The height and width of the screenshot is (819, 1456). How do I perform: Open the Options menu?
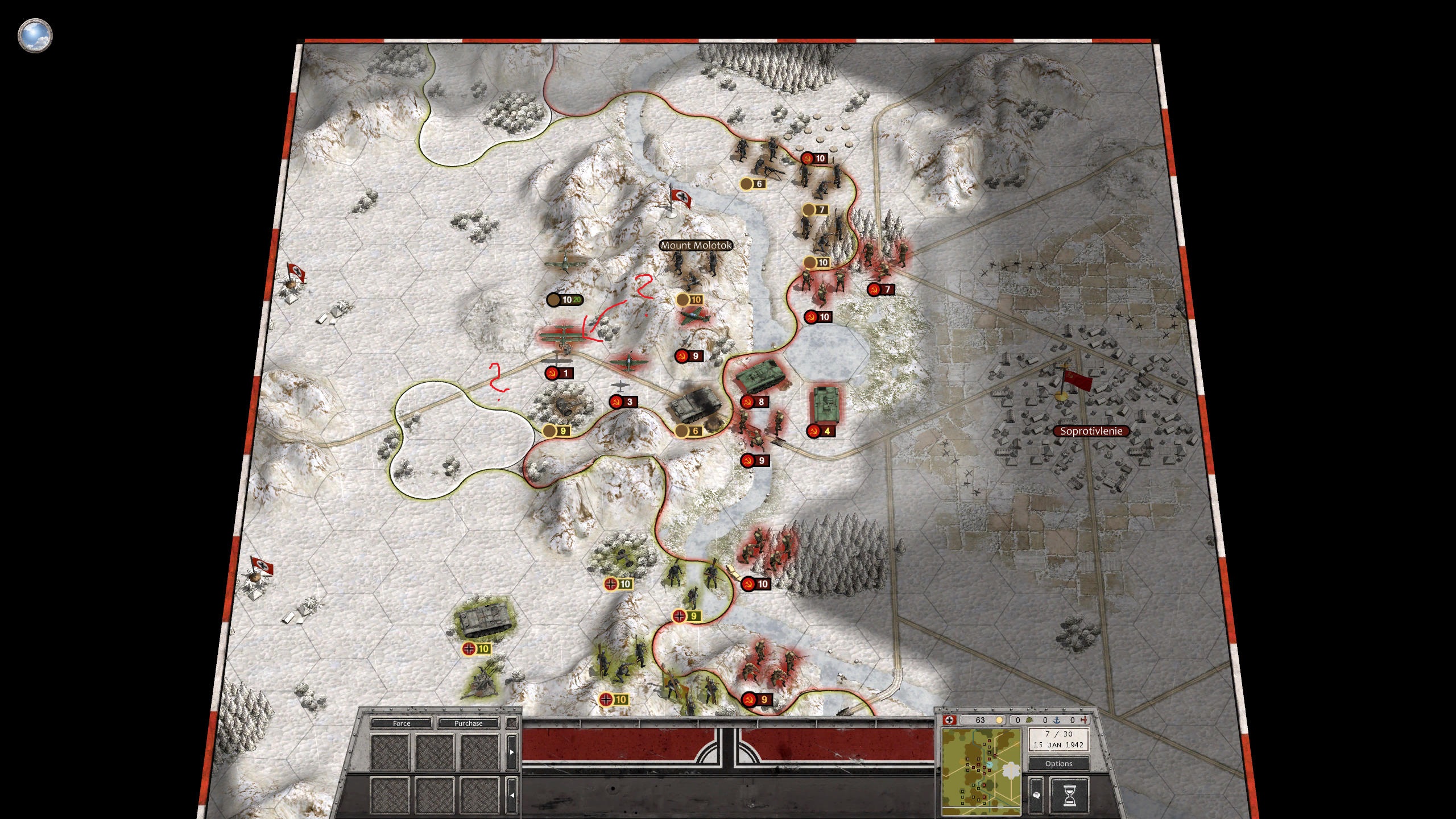point(1058,764)
